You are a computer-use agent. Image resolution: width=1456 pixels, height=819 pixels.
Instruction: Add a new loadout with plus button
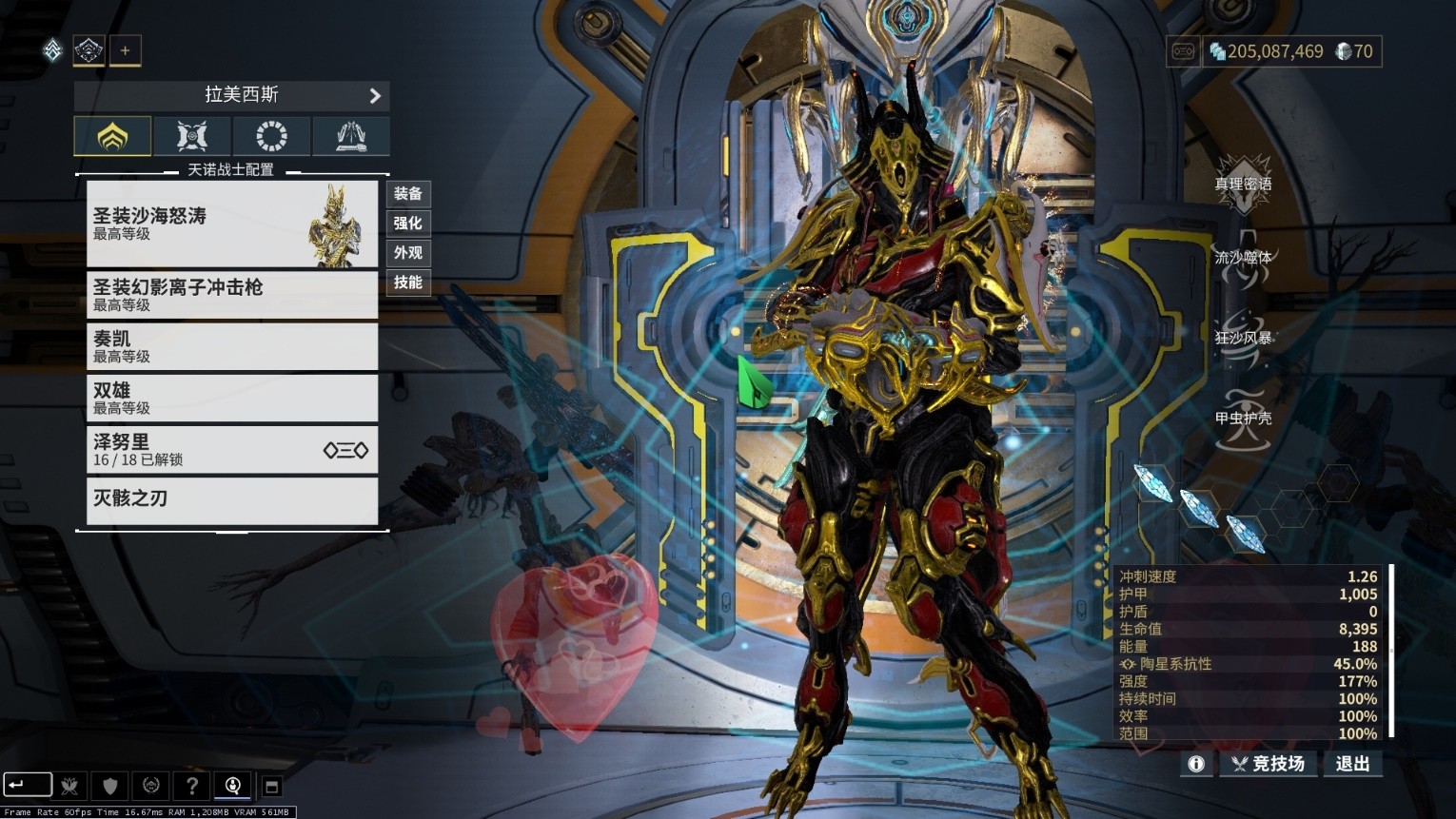point(125,50)
